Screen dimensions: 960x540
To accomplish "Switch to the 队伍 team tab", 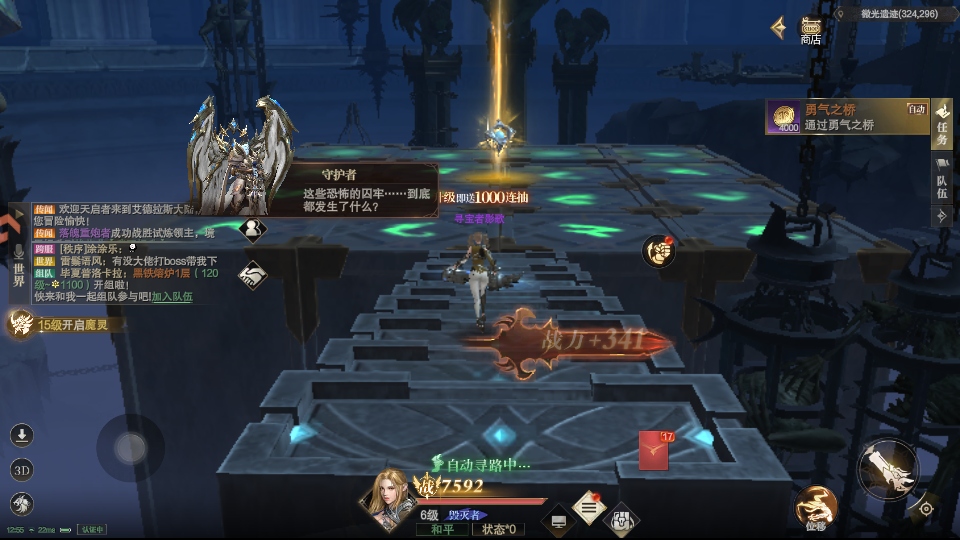I will tap(941, 185).
